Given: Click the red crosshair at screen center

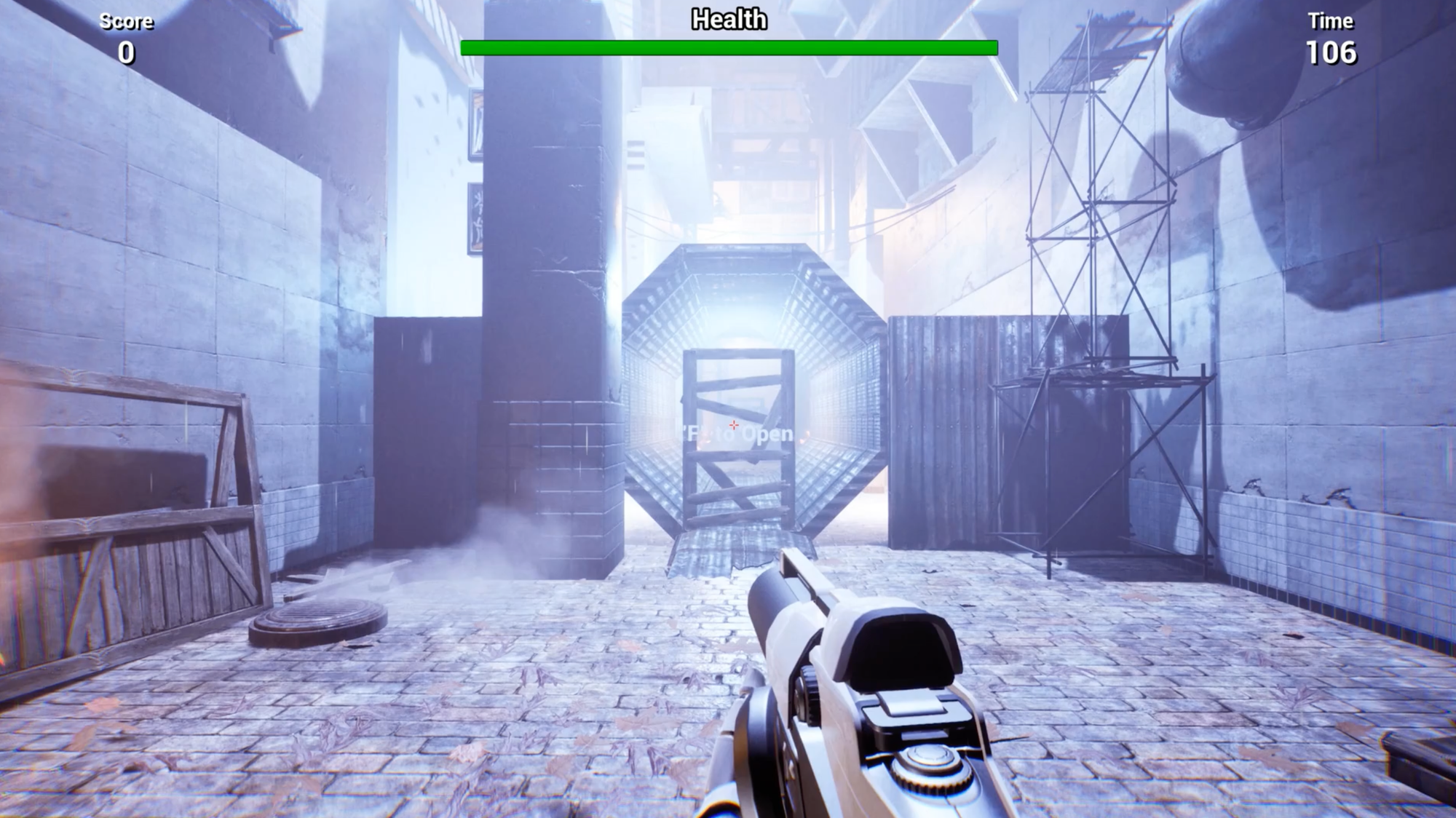Looking at the screenshot, I should (734, 424).
